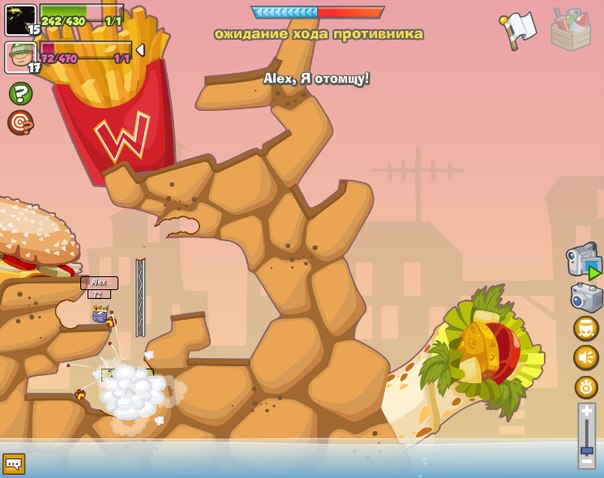Click the white surrender flag icon
Screen dimensions: 604x478
coord(517,30)
